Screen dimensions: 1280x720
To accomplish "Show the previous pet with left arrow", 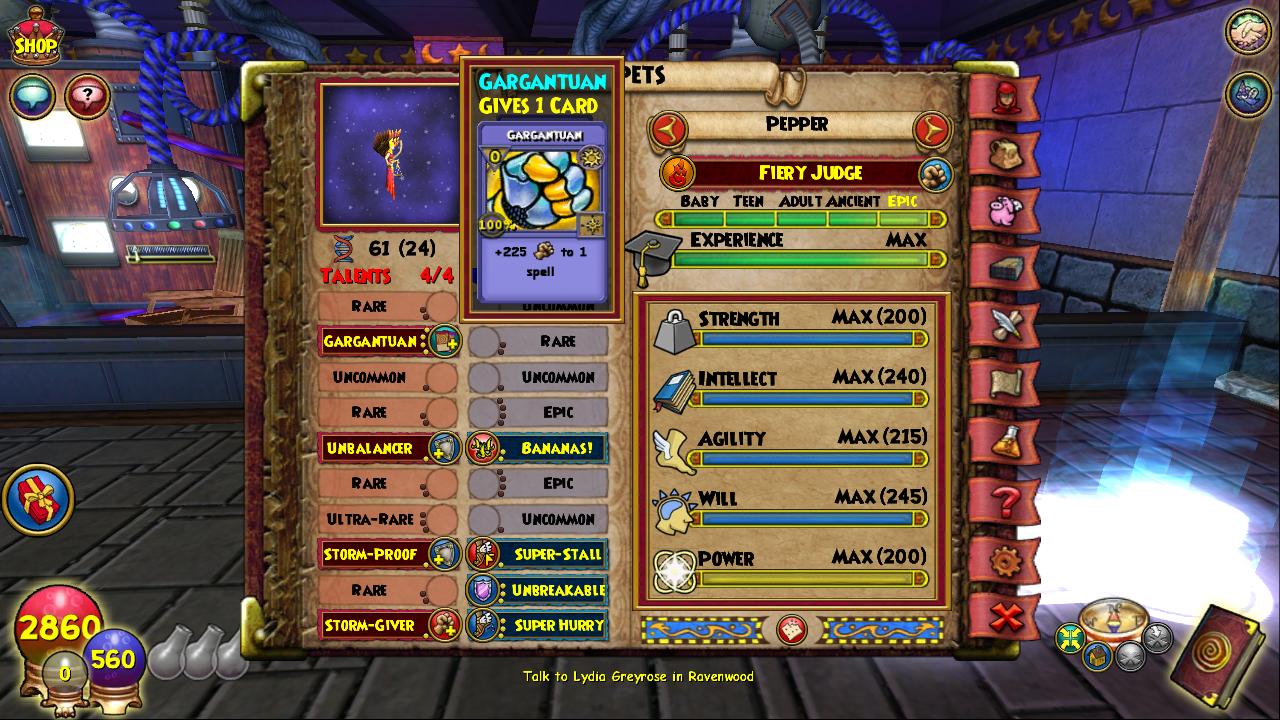I will click(668, 127).
